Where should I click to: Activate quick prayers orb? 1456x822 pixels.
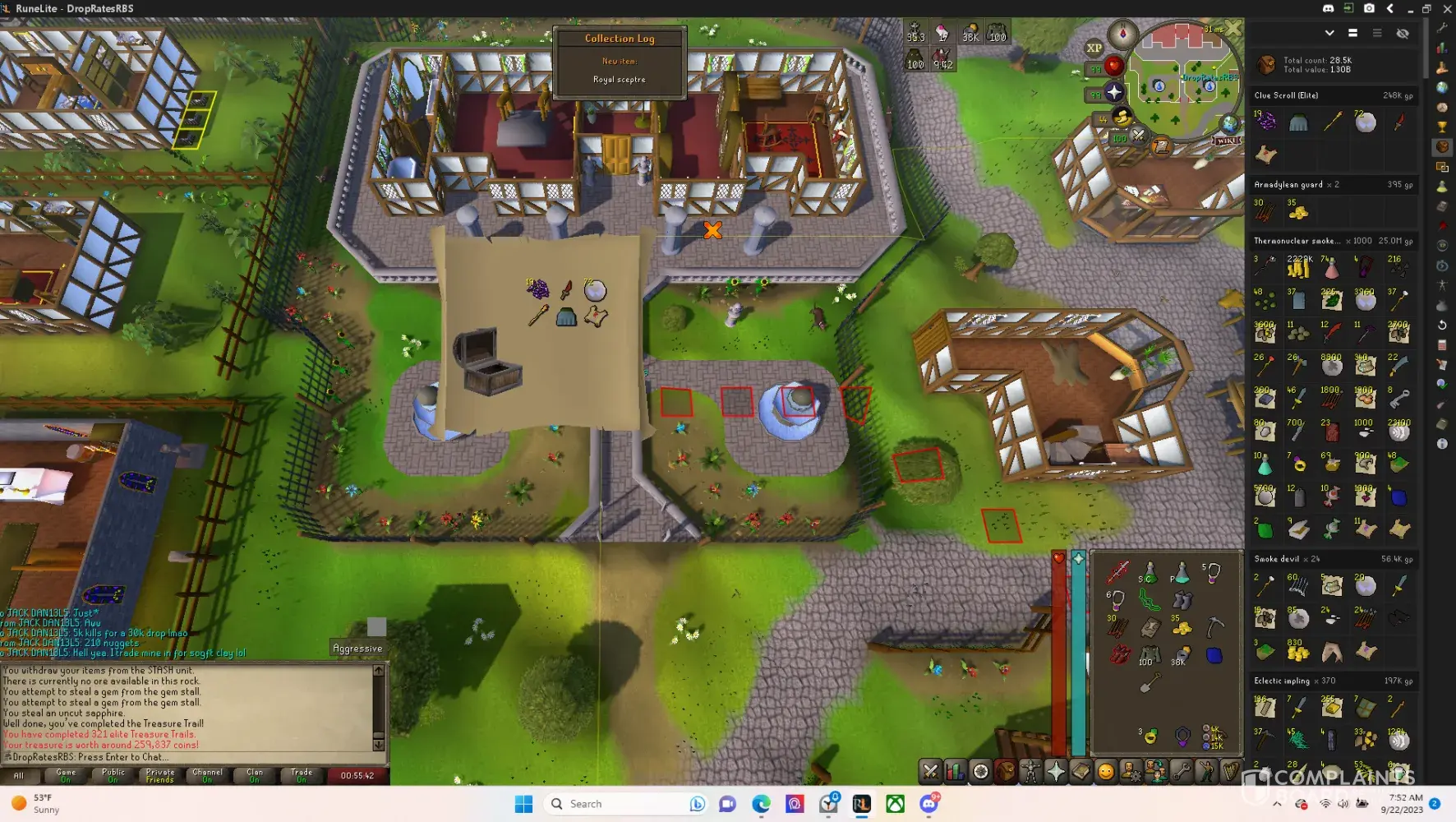click(1114, 92)
